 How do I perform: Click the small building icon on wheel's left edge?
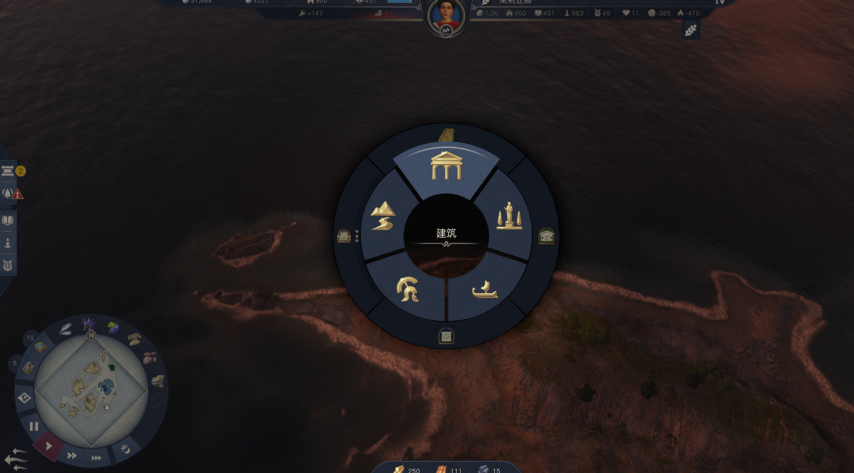(344, 236)
